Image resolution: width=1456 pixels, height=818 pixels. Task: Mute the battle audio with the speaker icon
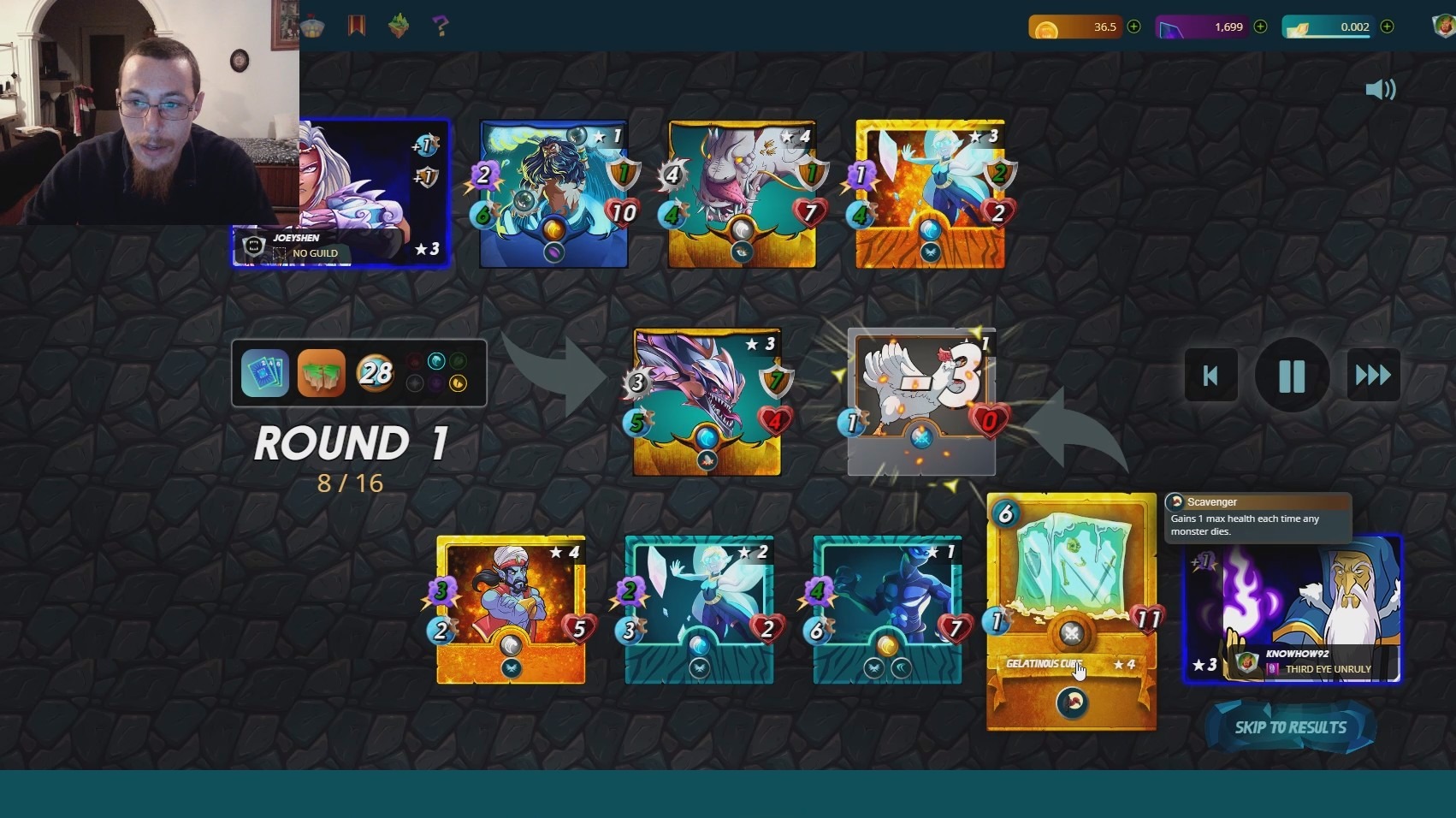1380,89
